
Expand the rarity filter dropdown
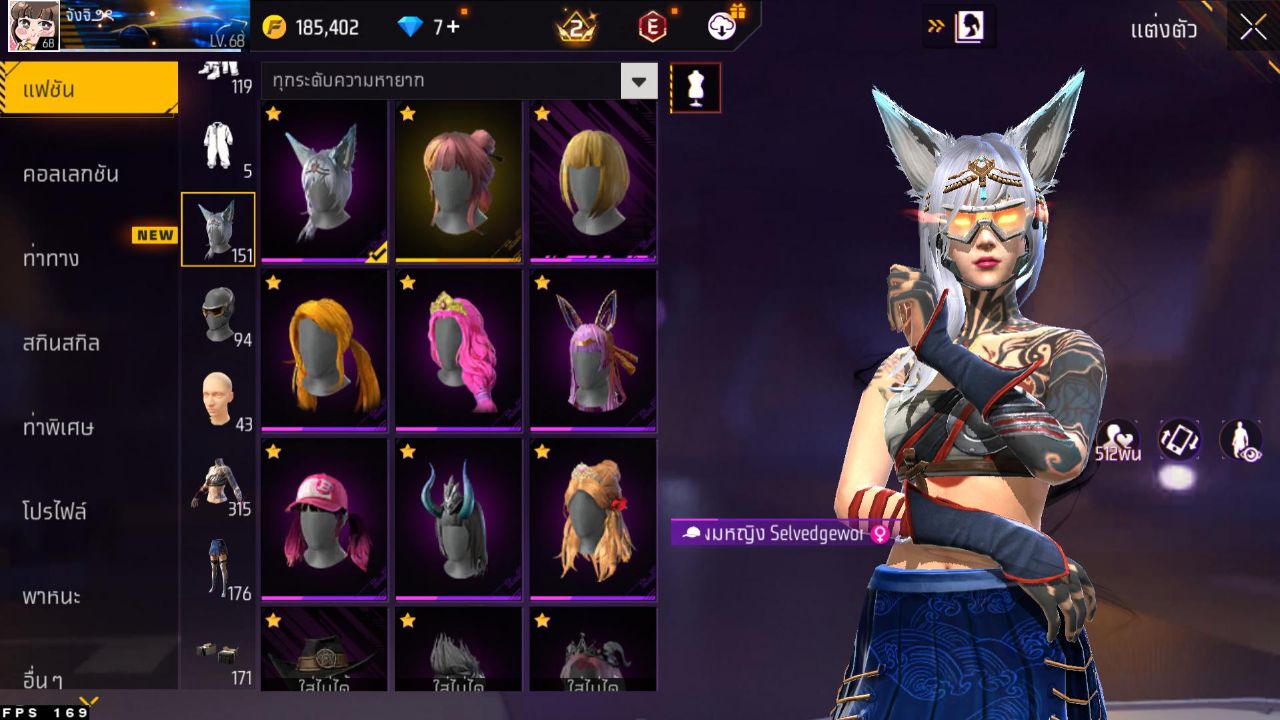point(639,81)
